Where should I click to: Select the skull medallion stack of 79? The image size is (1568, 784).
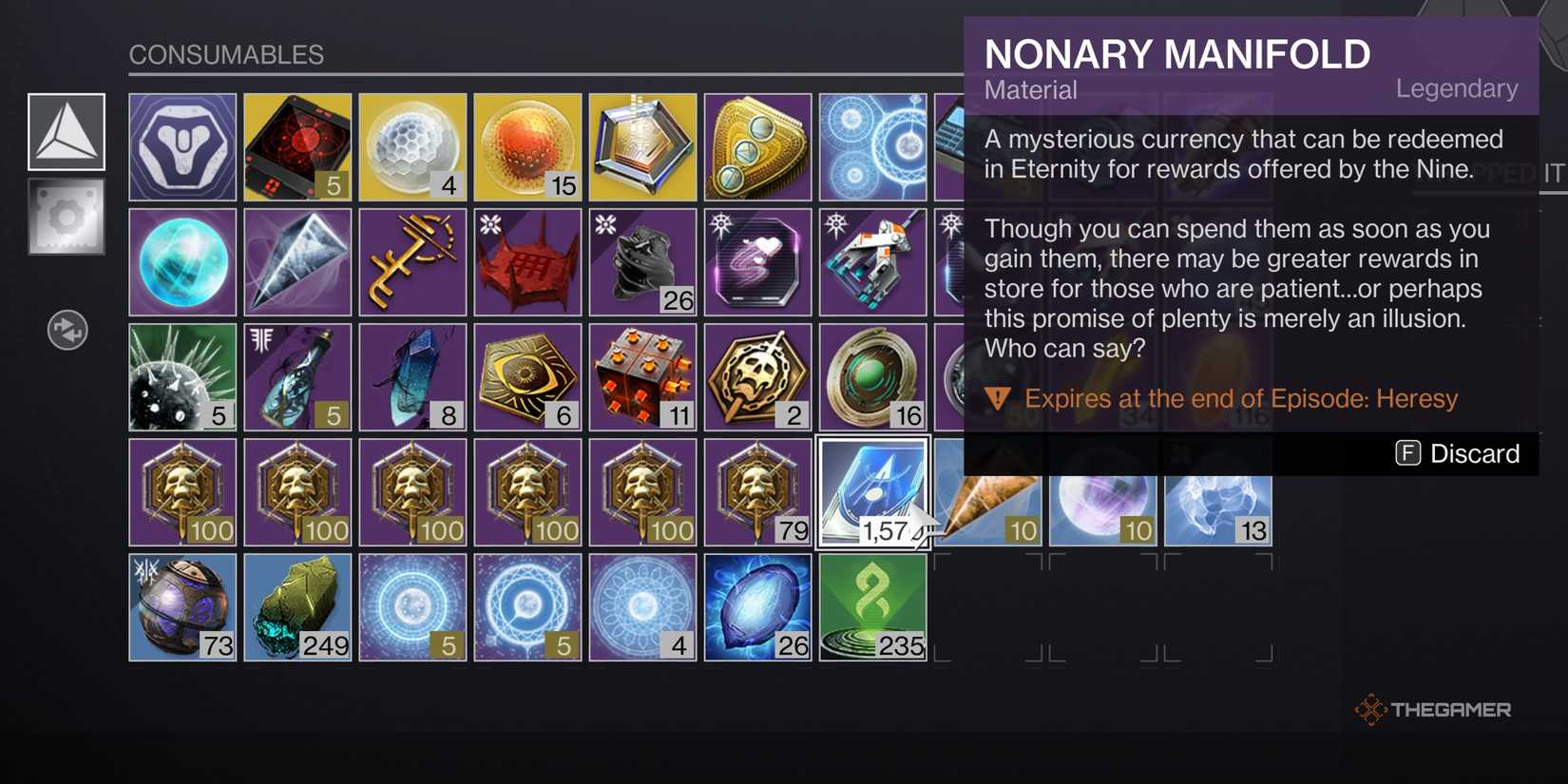click(758, 491)
